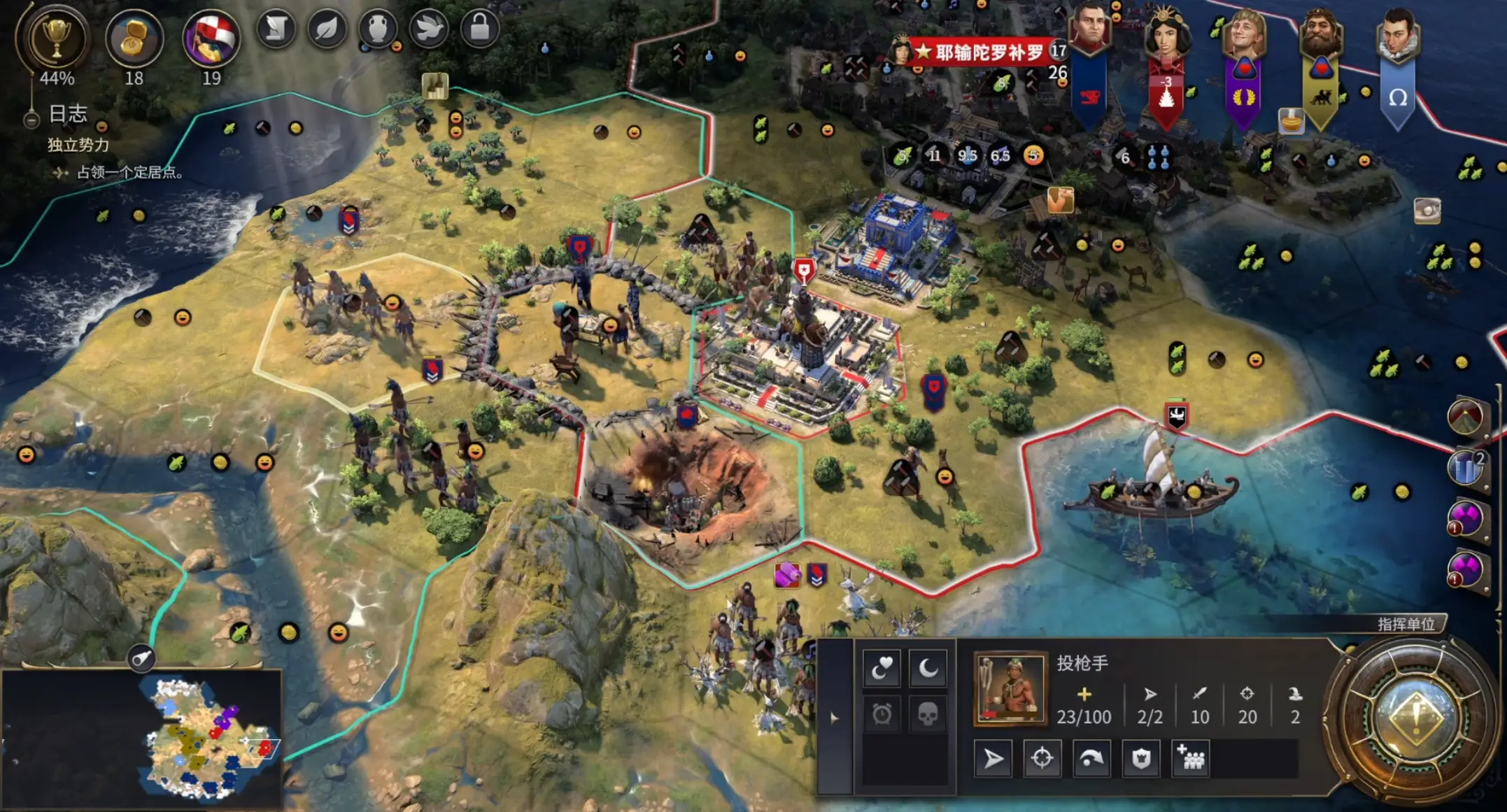Choose the fortify shield unit action
This screenshot has width=1507, height=812.
1141,759
